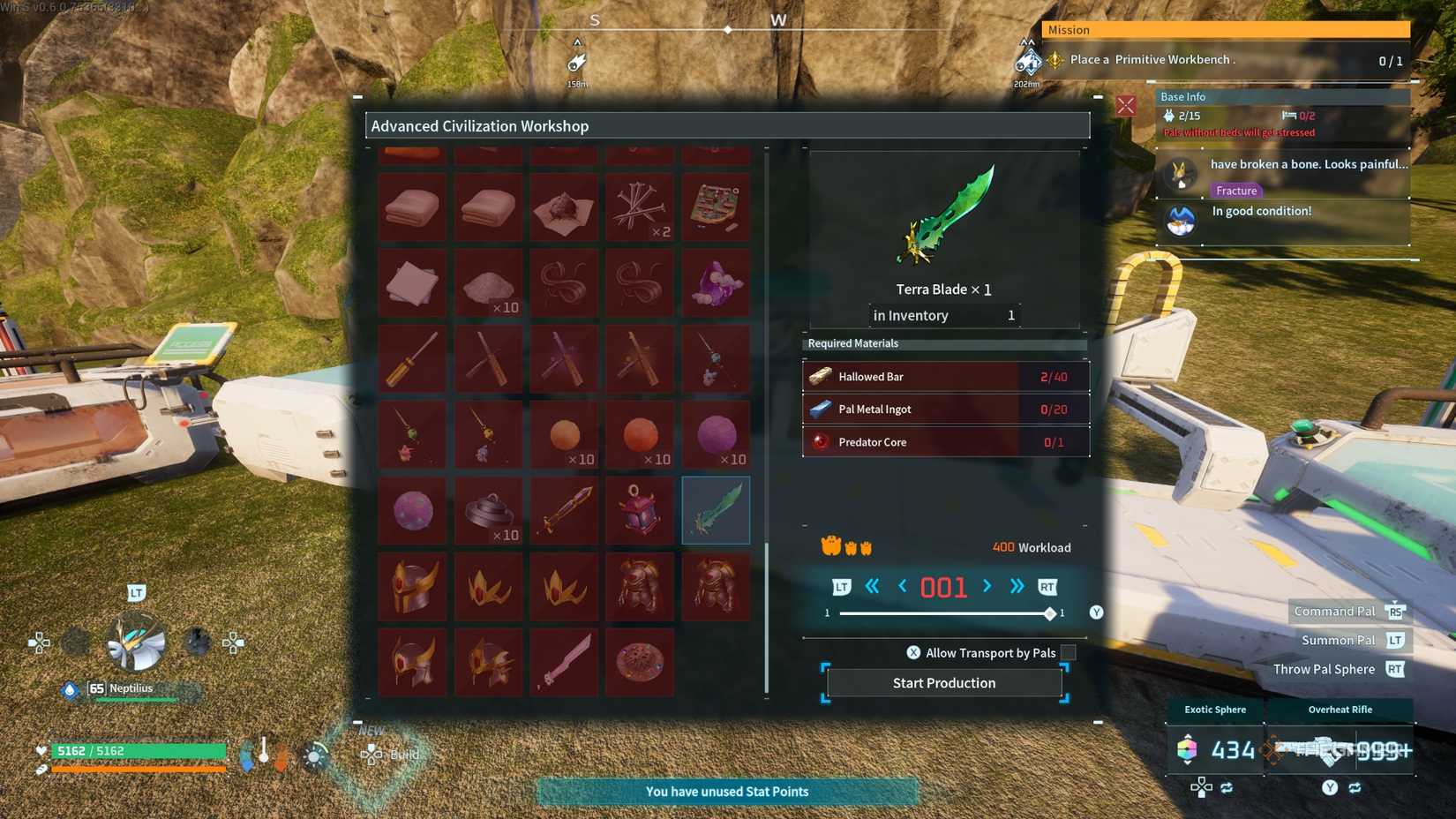Click the Hallowed Bar material icon

818,376
